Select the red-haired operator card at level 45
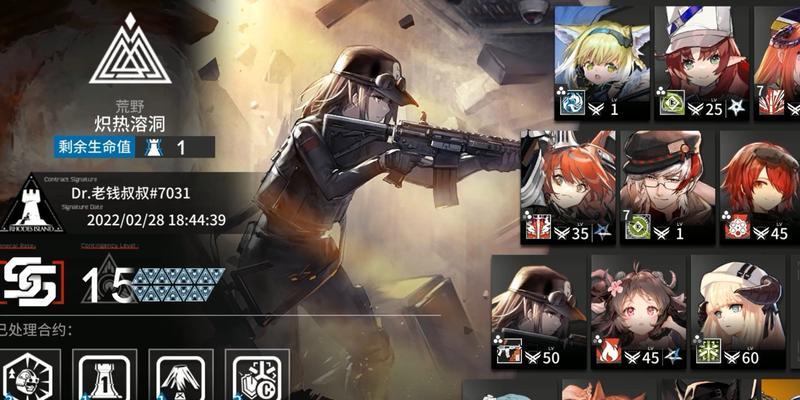The height and width of the screenshot is (400, 800). coord(760,187)
